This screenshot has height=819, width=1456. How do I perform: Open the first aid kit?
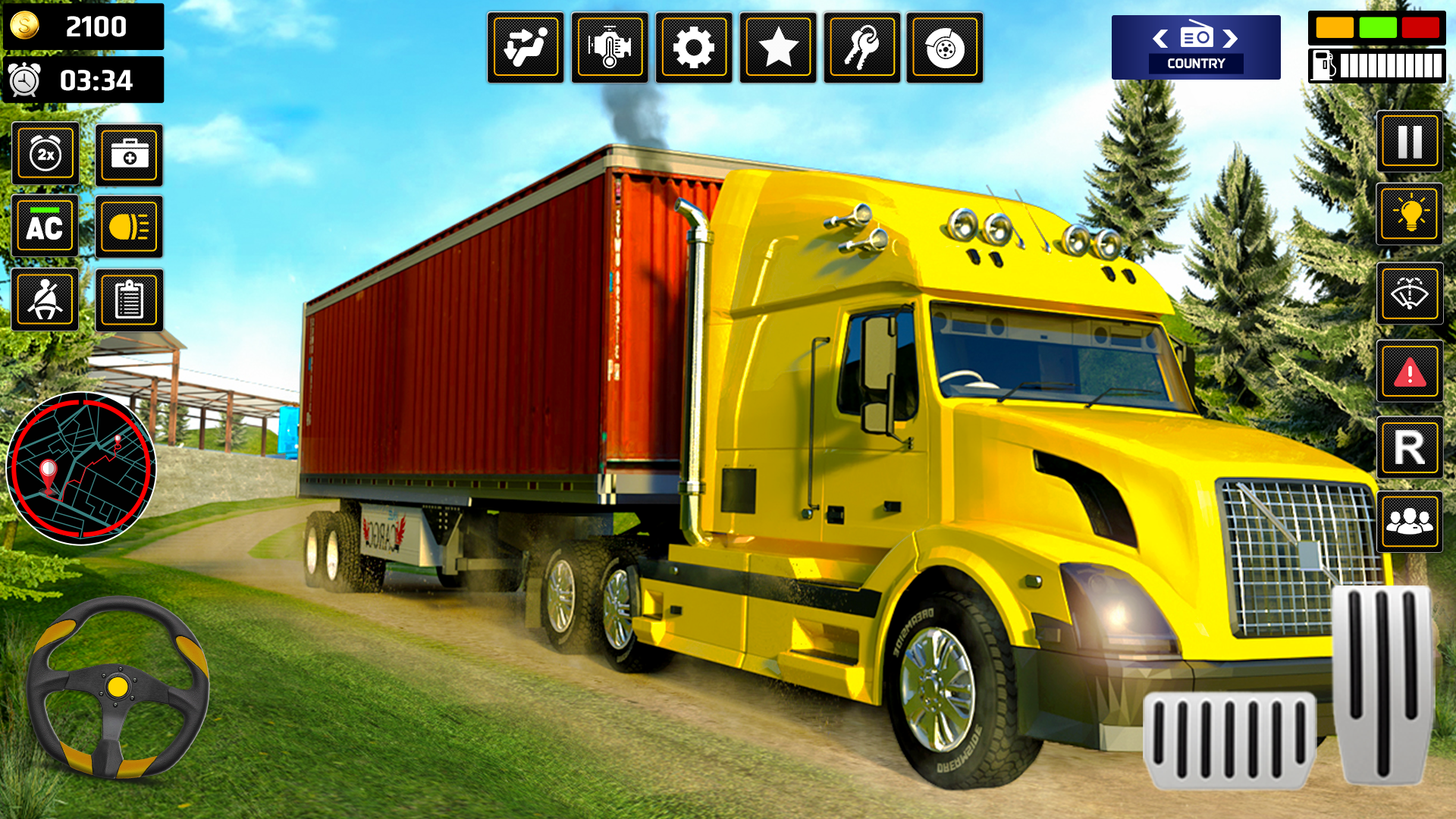(x=129, y=154)
